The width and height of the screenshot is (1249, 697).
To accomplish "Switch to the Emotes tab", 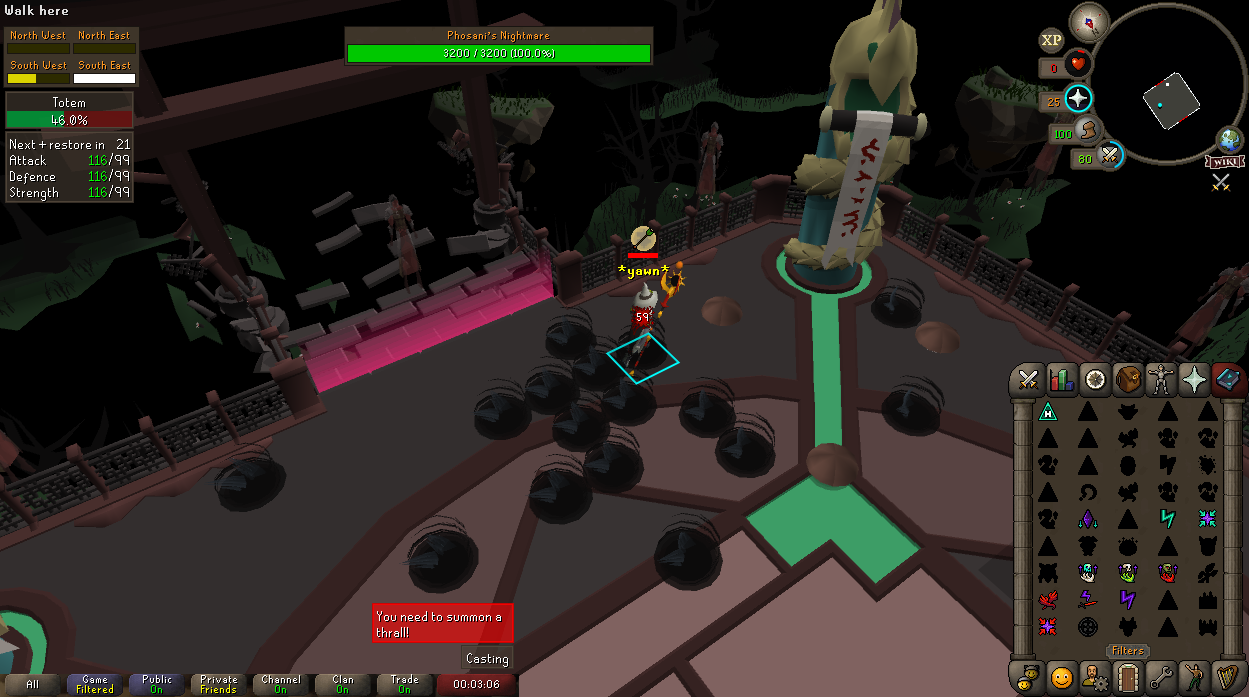I will tap(1061, 677).
